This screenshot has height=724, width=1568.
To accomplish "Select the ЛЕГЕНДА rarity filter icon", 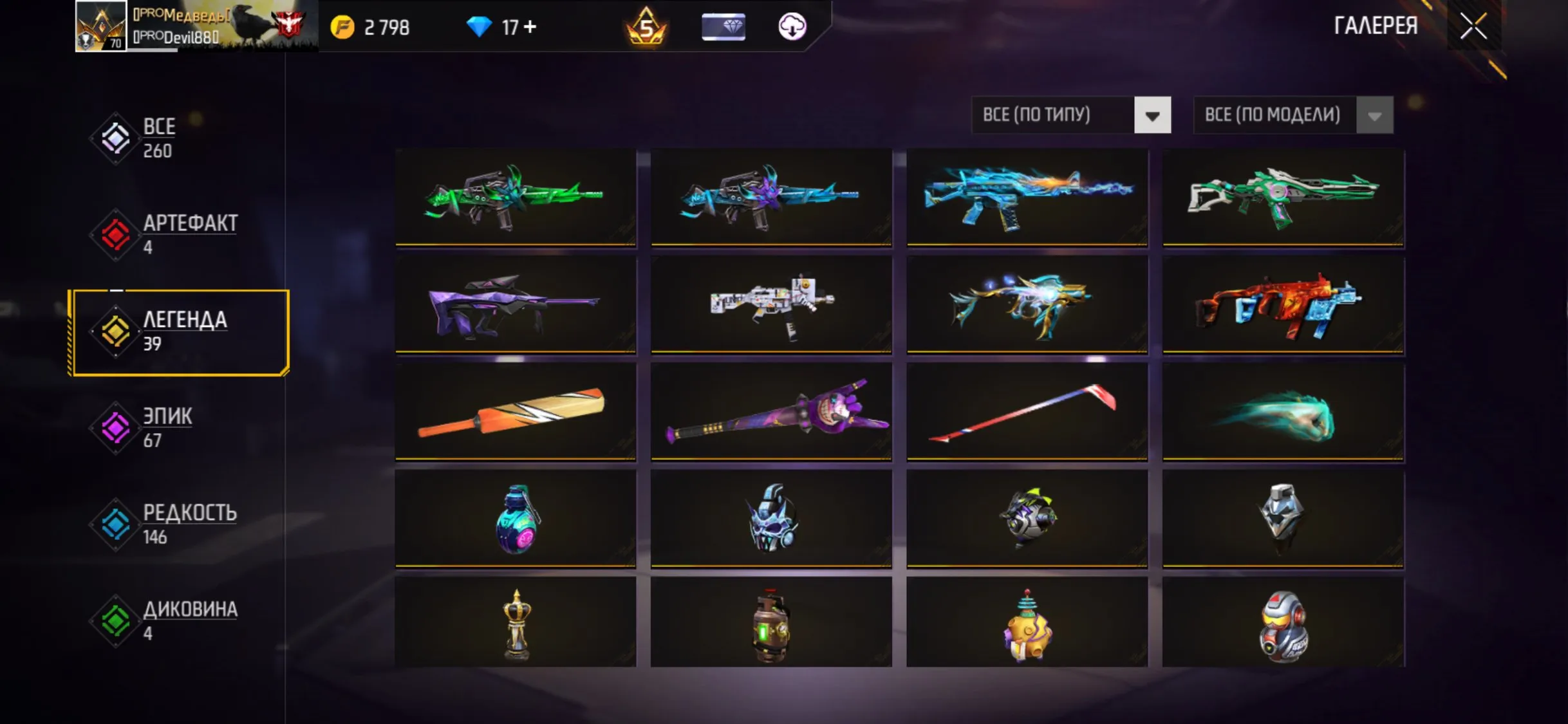I will 115,332.
